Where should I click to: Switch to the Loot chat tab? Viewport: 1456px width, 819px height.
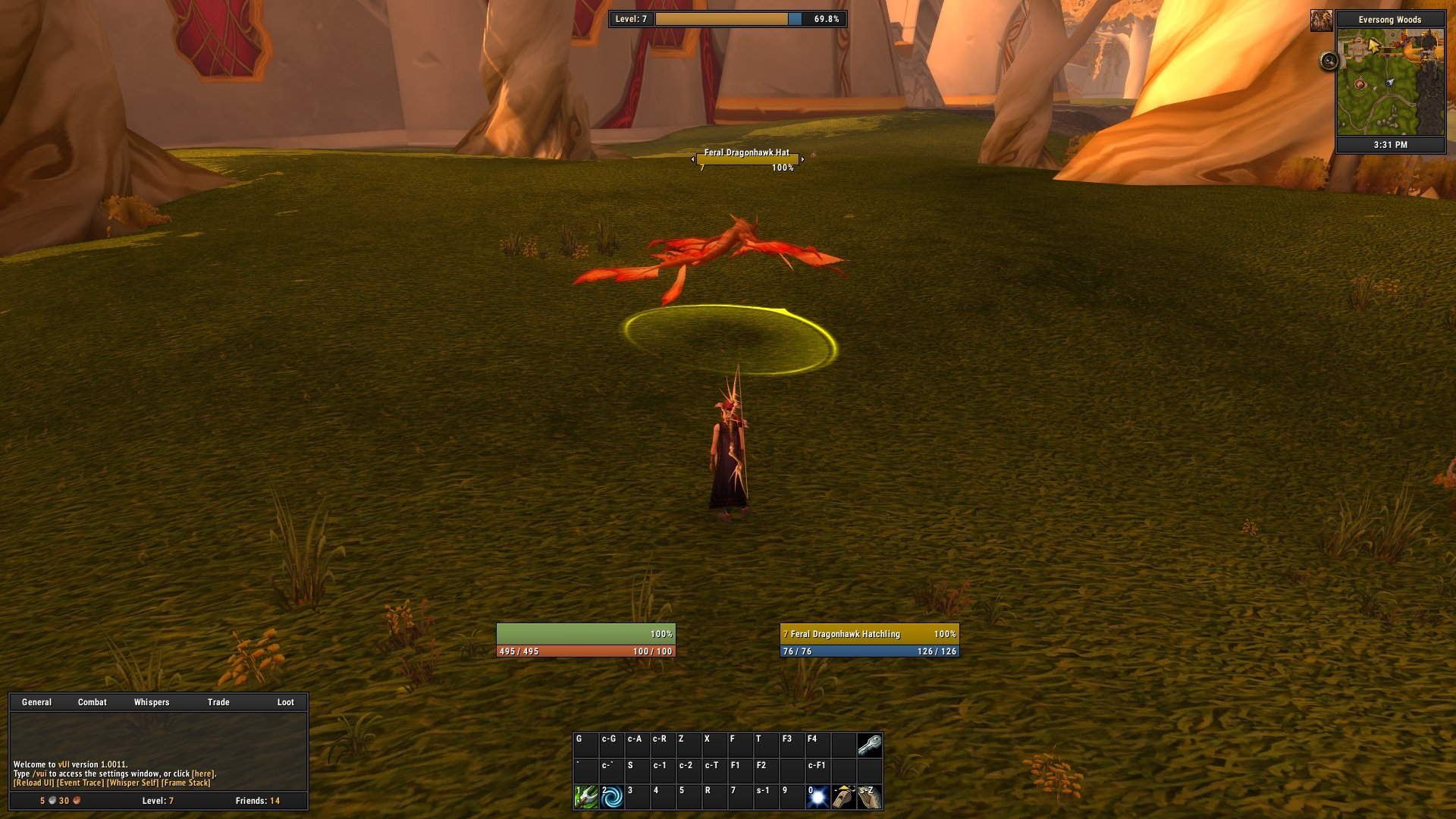pos(285,702)
